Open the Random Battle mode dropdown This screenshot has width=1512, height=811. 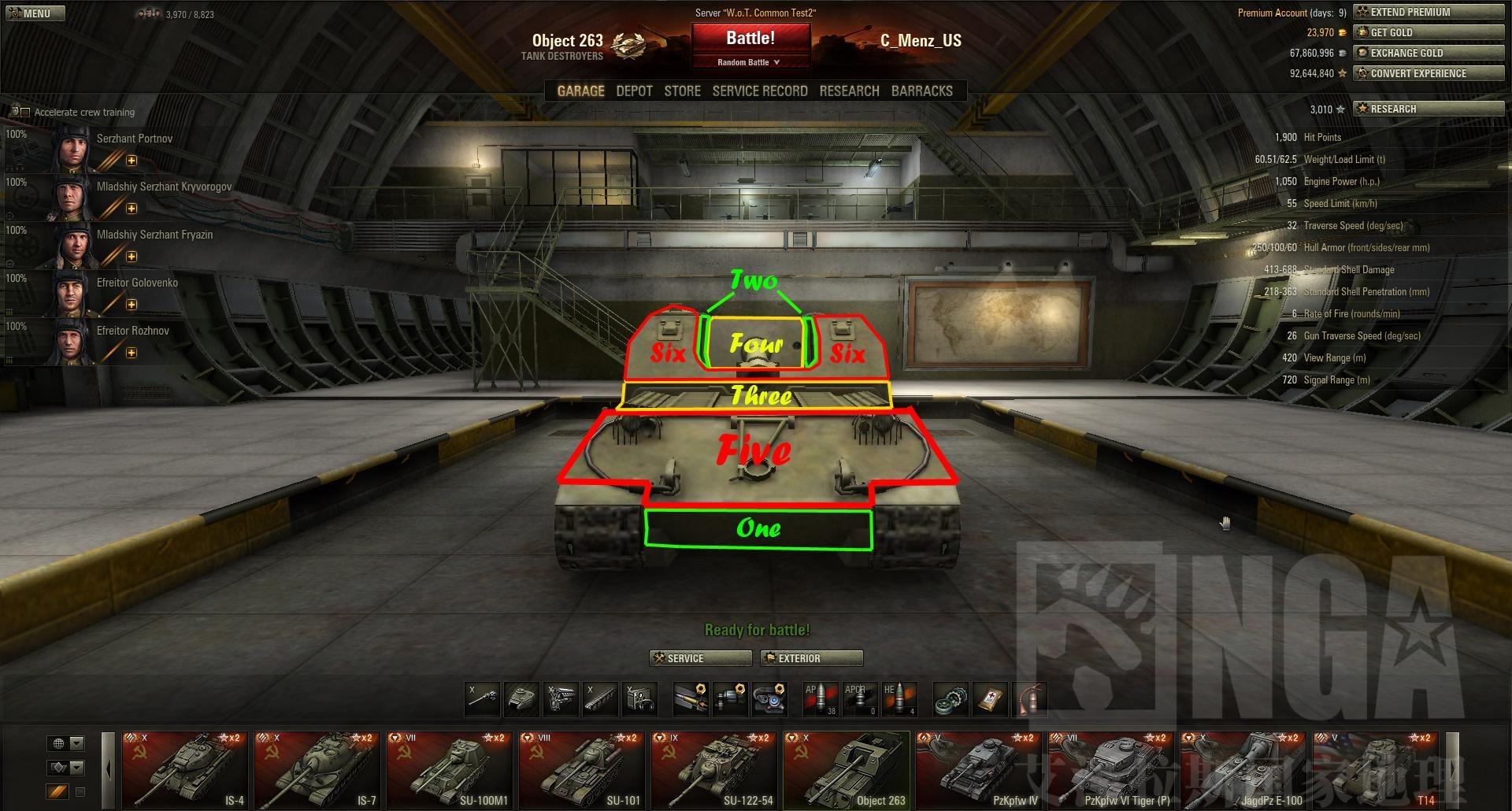point(750,62)
